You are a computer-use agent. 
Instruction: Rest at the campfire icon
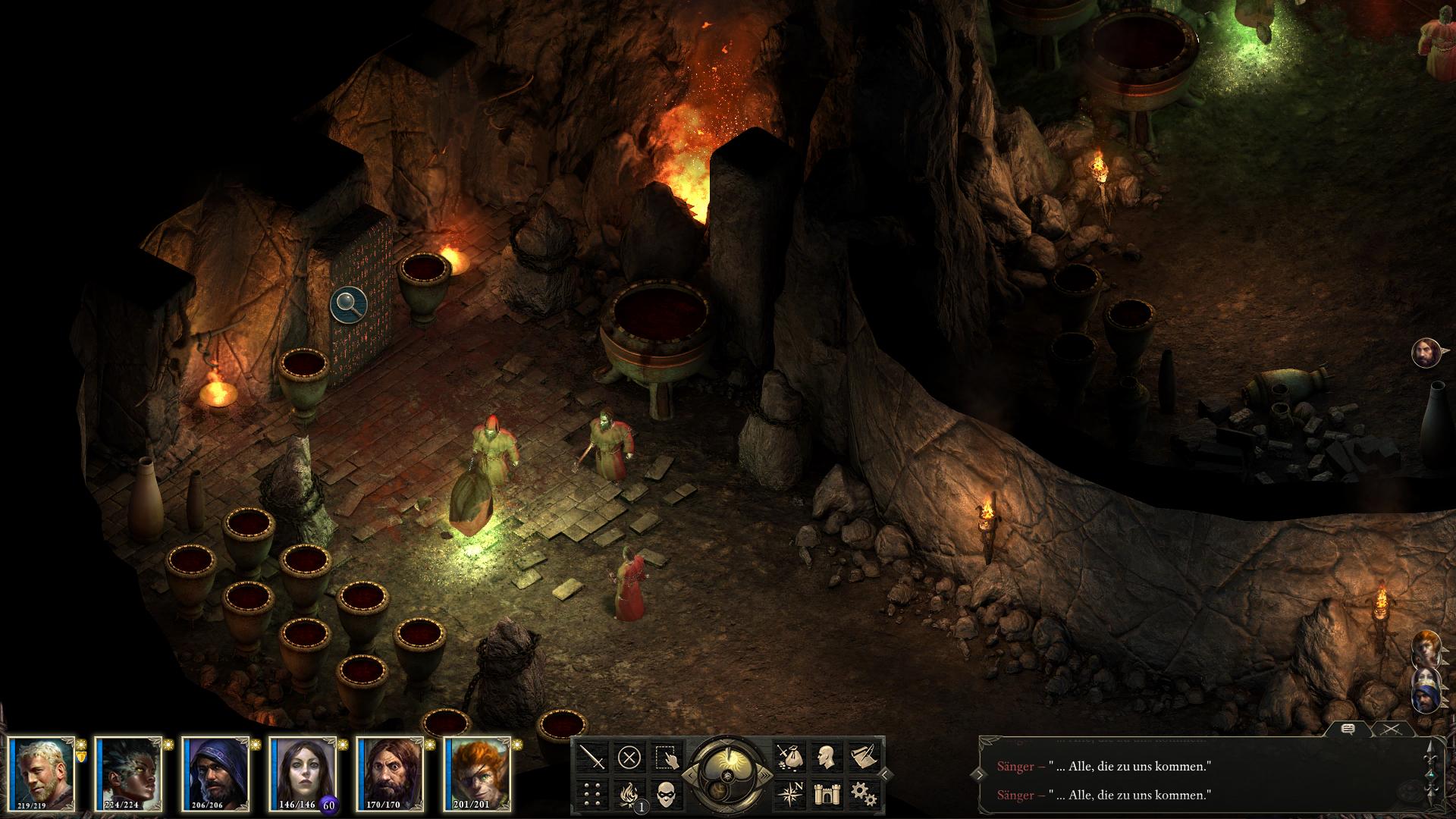[x=629, y=793]
